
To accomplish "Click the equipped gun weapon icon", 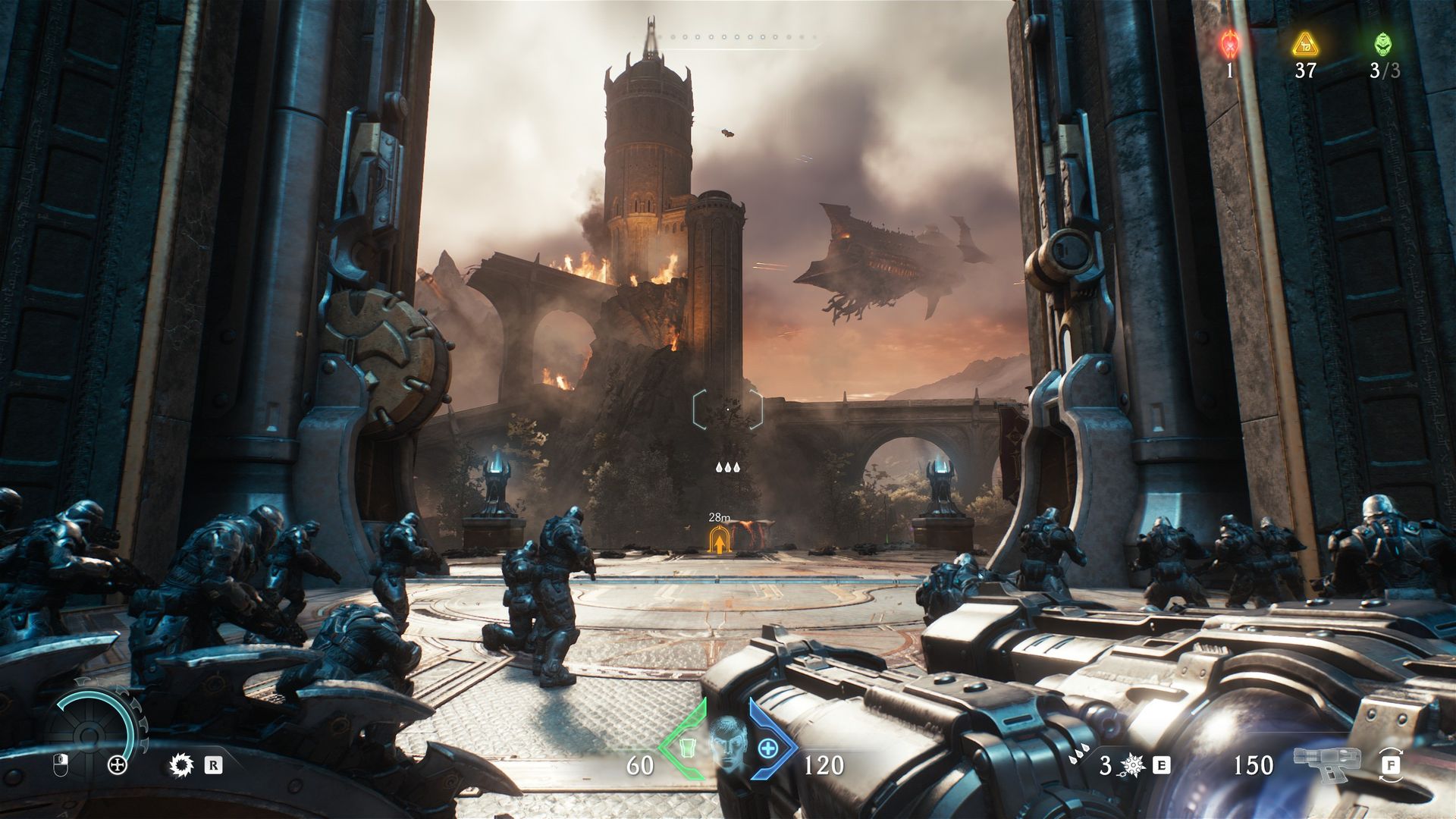I will click(1326, 764).
